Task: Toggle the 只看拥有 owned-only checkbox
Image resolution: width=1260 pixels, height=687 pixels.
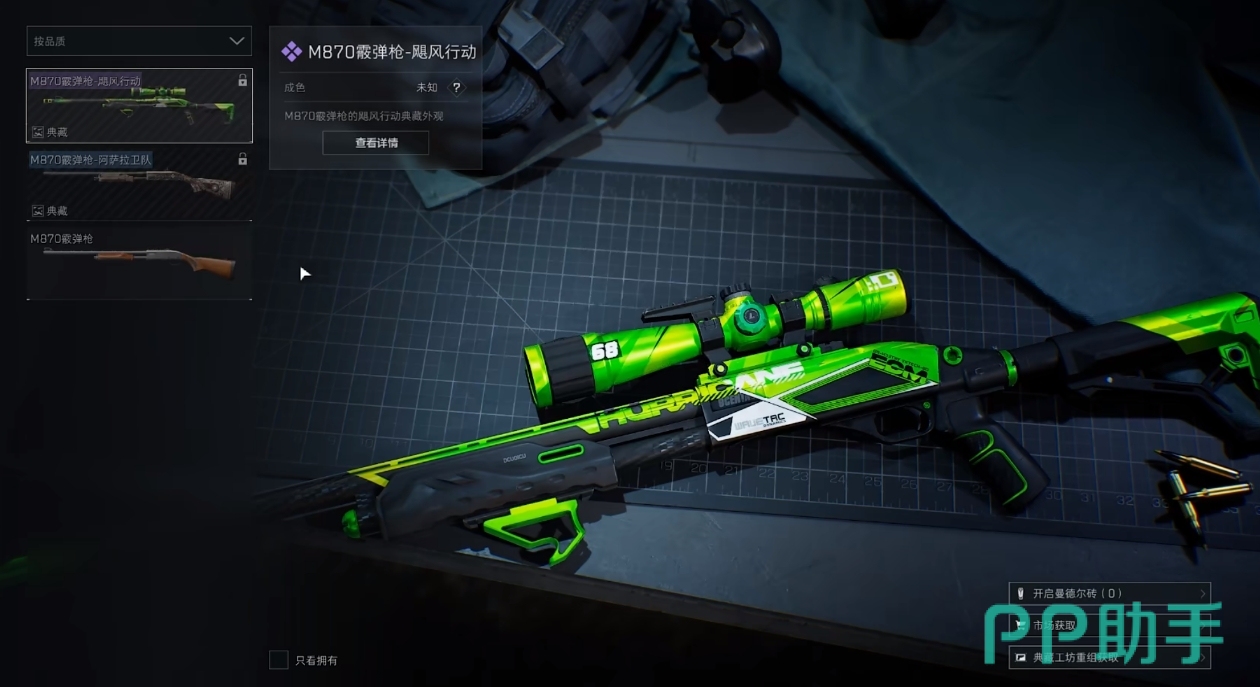Action: point(279,660)
